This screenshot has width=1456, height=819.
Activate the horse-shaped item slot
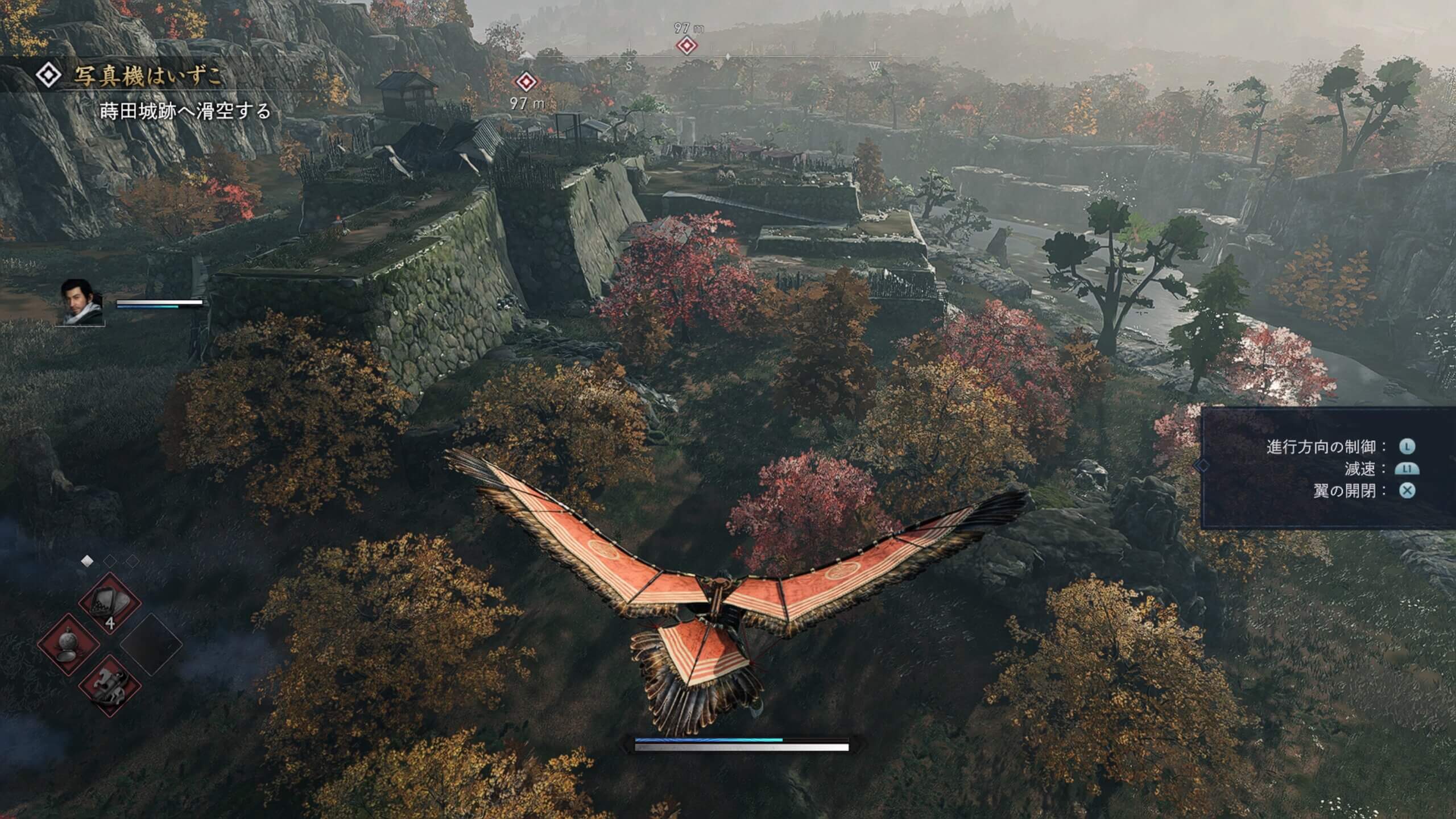click(x=109, y=685)
